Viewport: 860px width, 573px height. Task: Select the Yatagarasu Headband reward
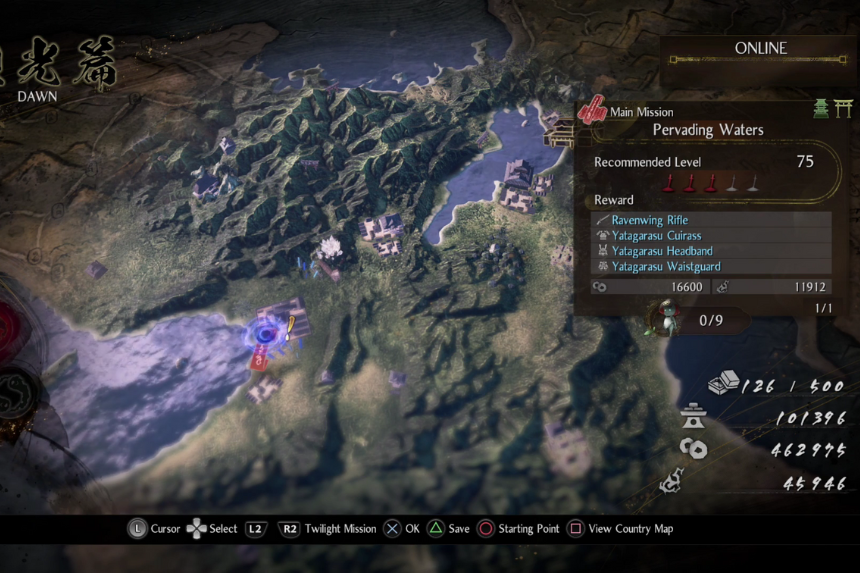tap(661, 251)
